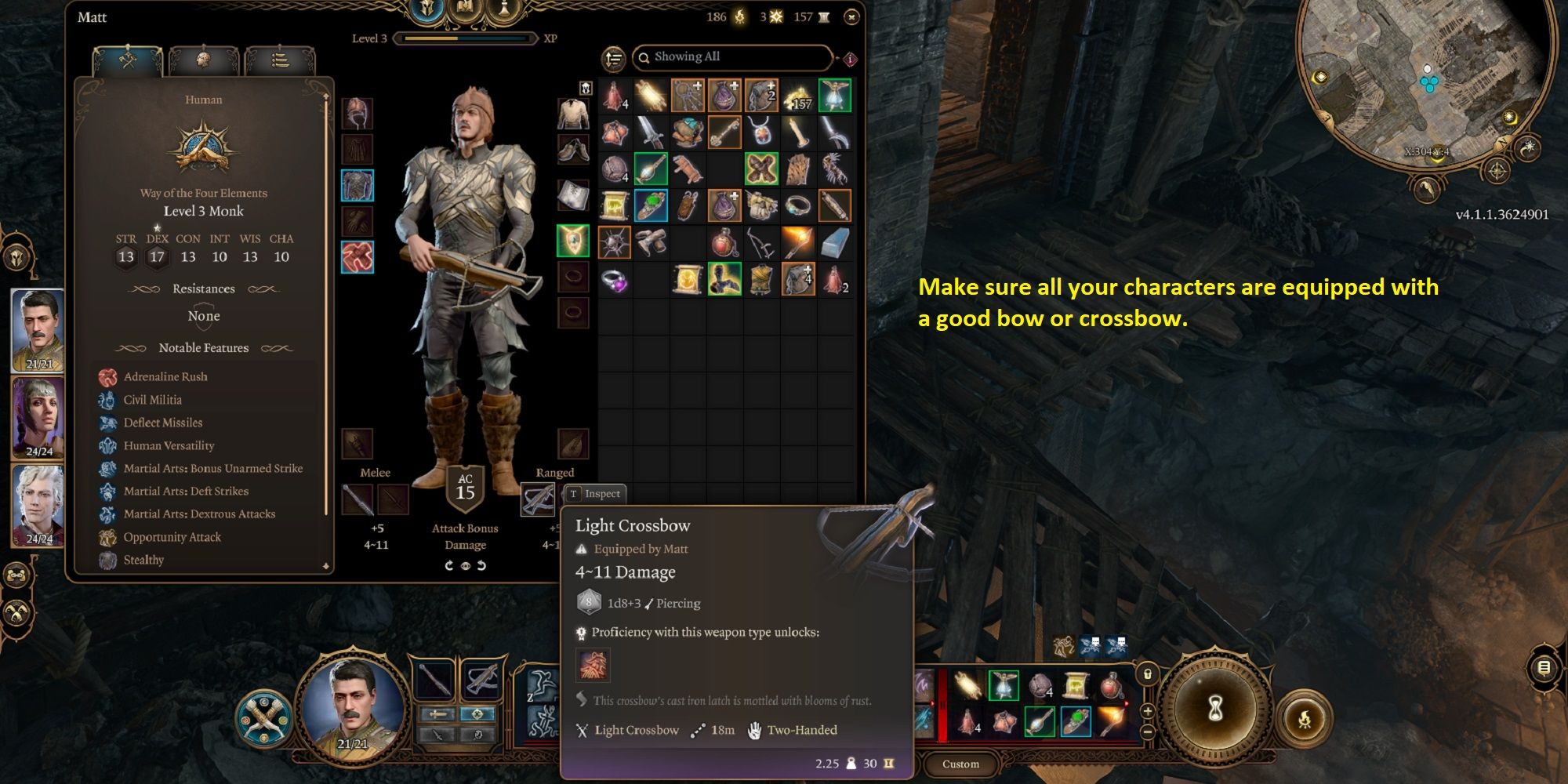Toggle the ranged weapon mode next to the sword toggle
This screenshot has height=784, width=1568.
click(x=477, y=713)
